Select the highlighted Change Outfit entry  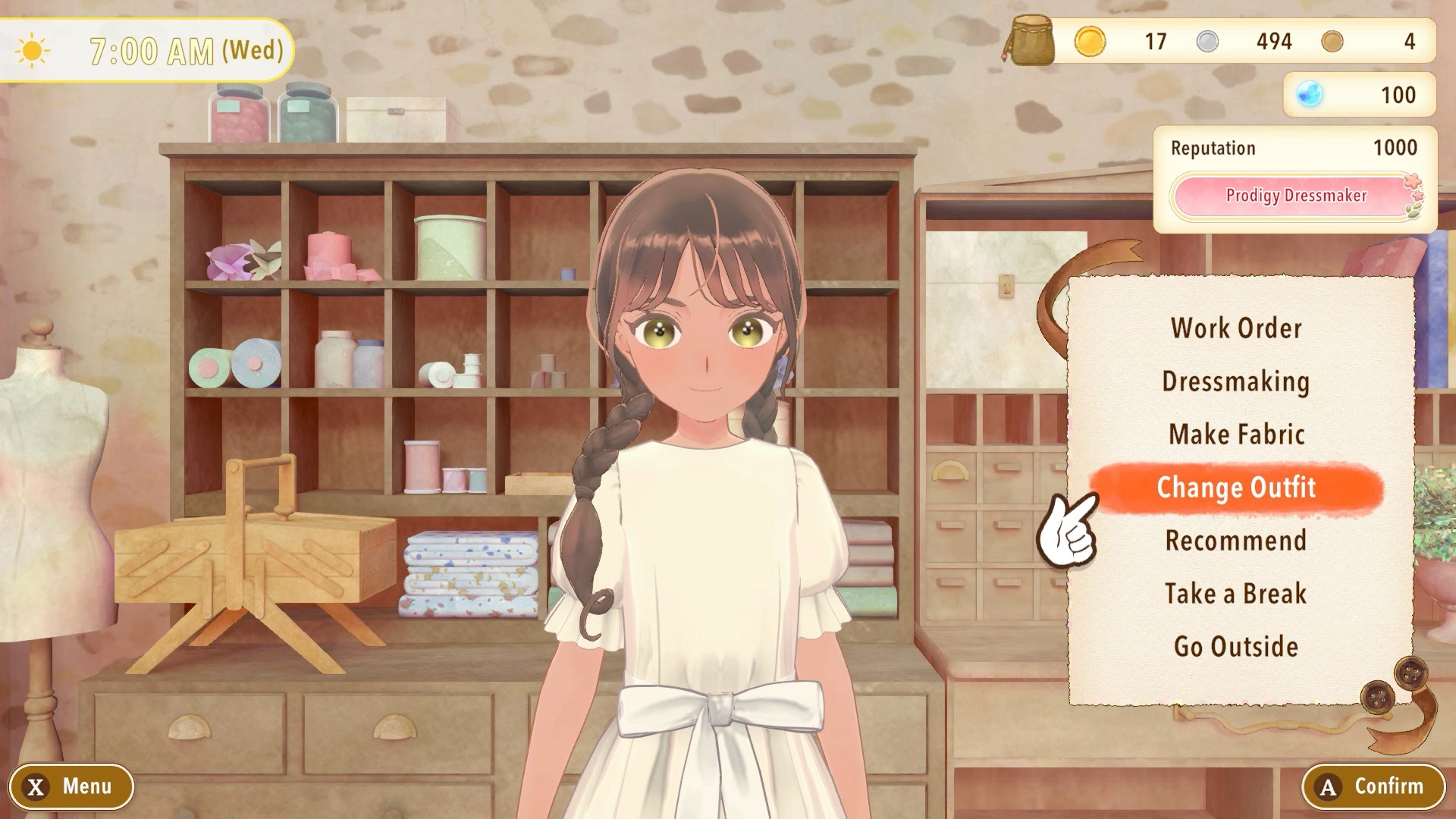pos(1236,488)
